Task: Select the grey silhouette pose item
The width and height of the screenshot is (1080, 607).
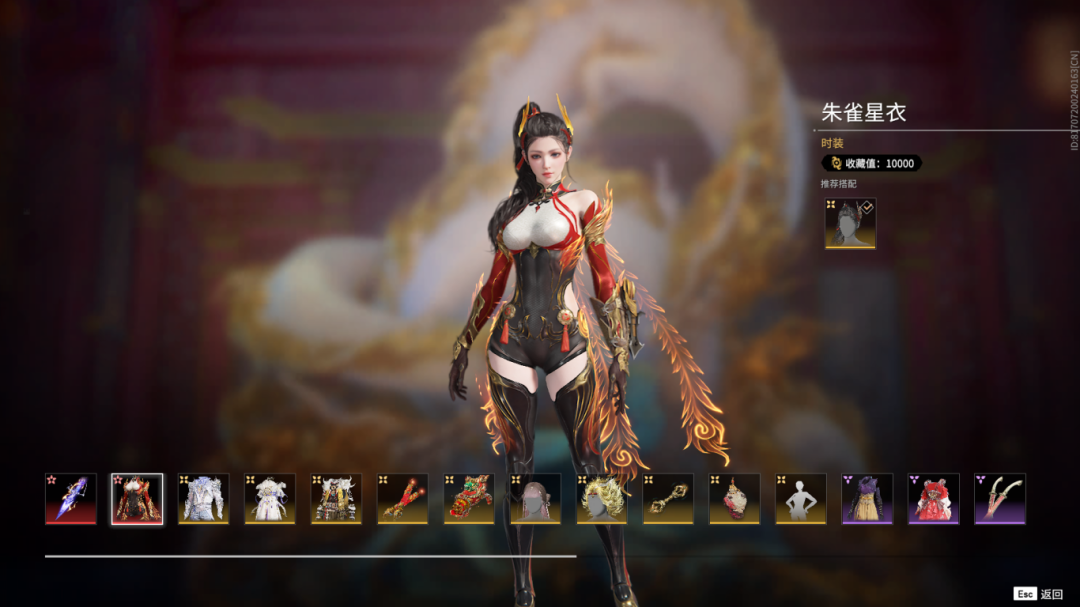Action: [x=801, y=498]
